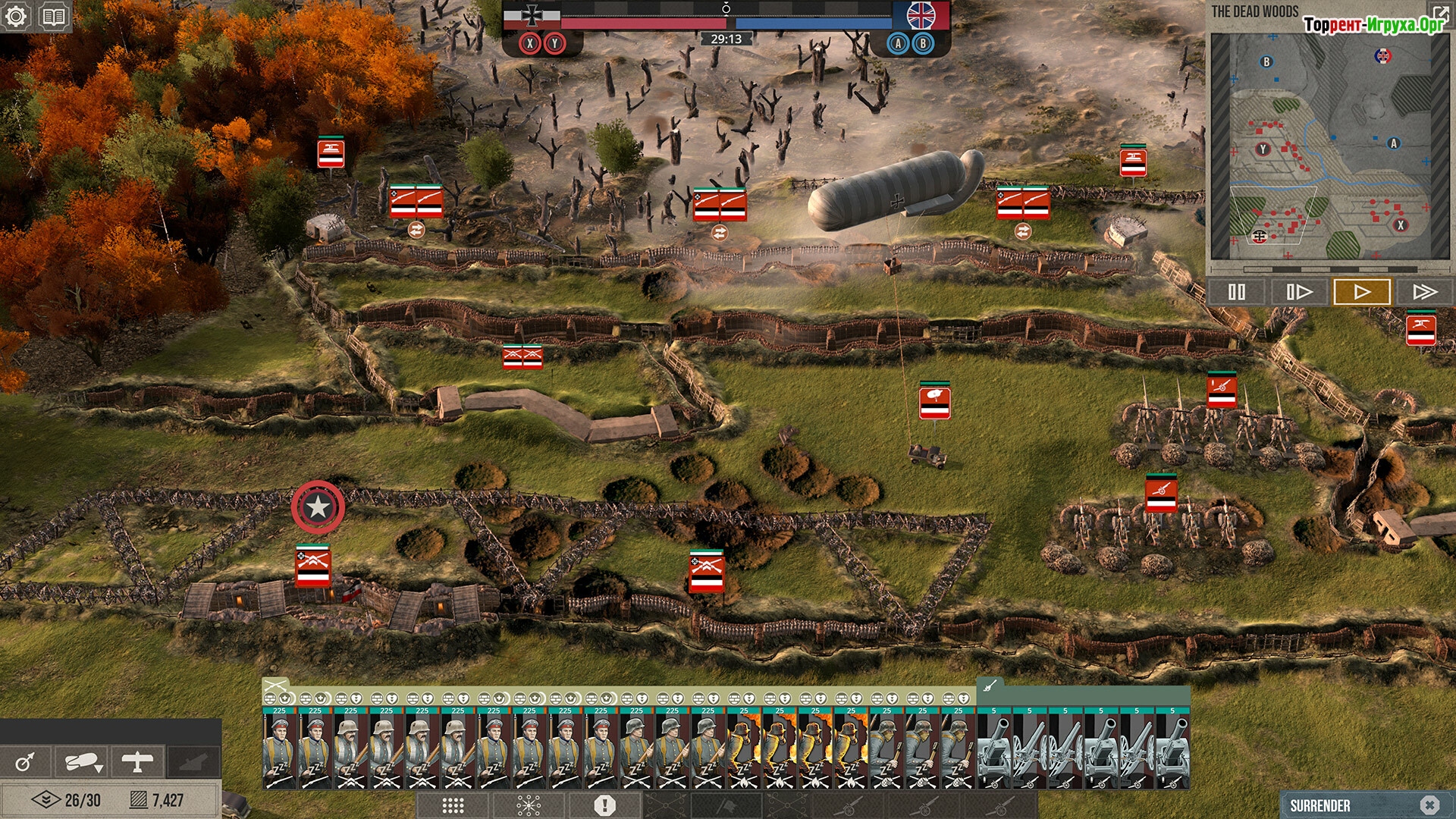The width and height of the screenshot is (1456, 819).
Task: Click the exclamation alert command button
Action: click(604, 805)
